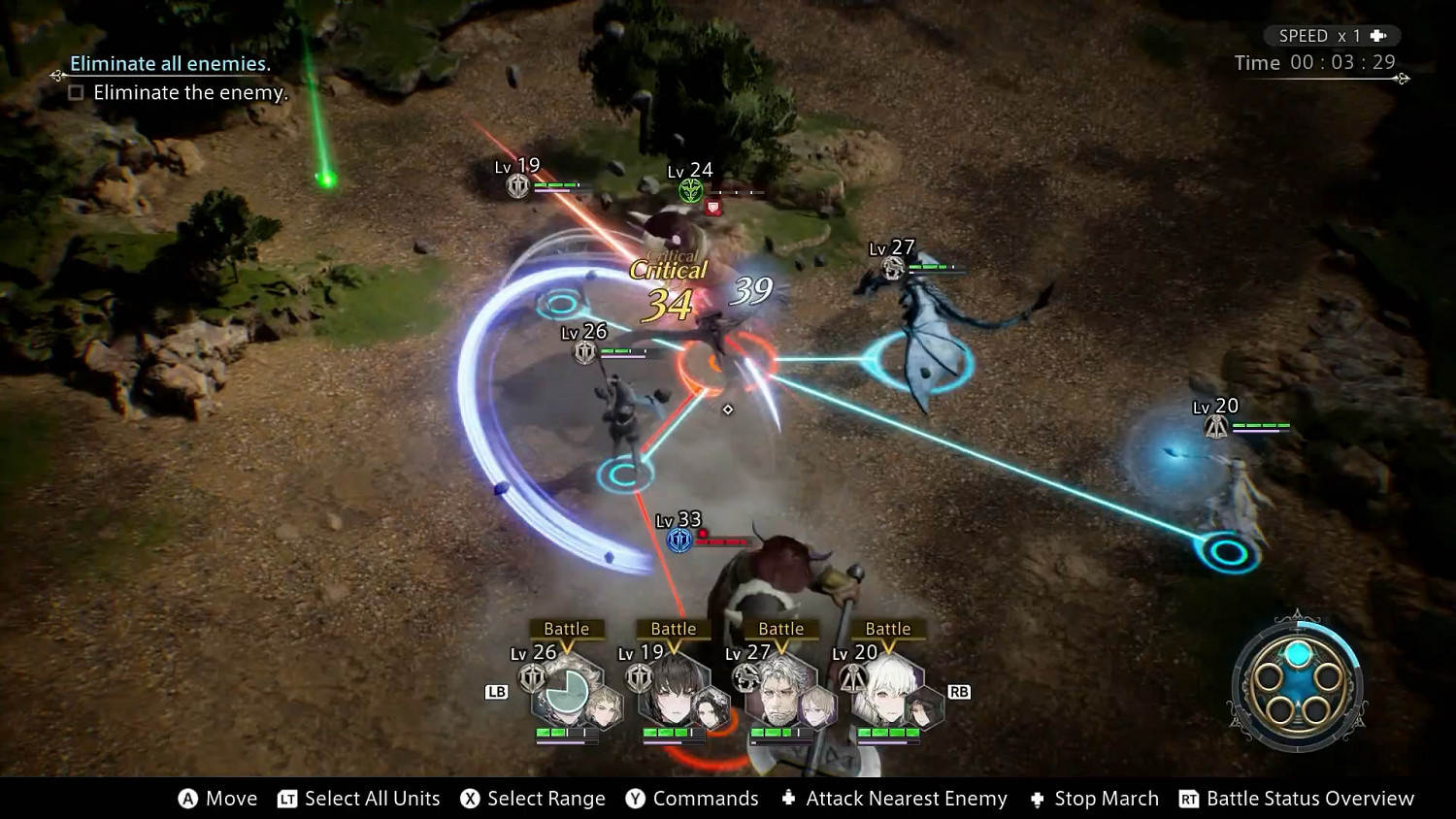Open the circular valor skill dial

point(1298,682)
